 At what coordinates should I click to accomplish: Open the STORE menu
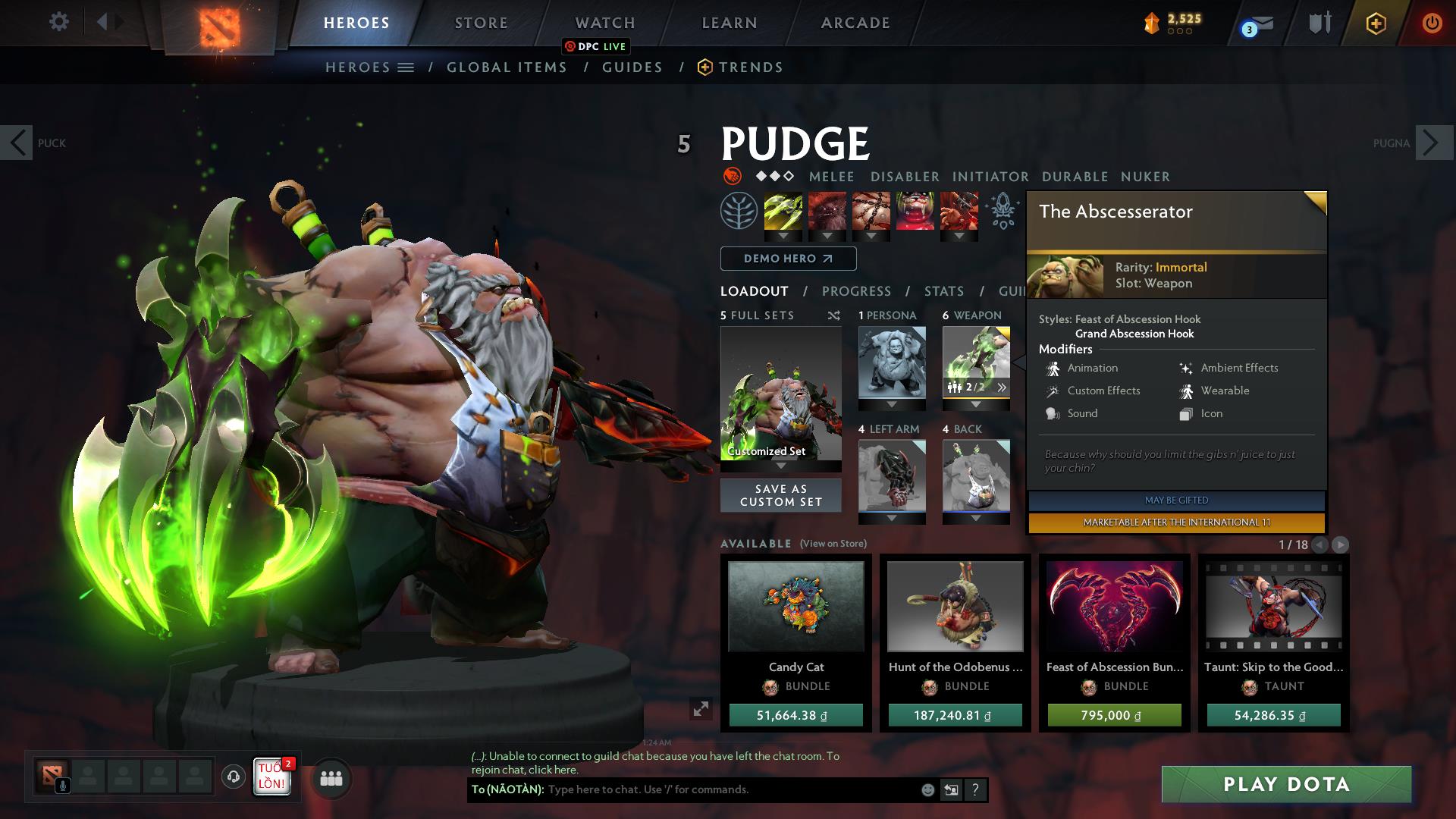pyautogui.click(x=481, y=23)
